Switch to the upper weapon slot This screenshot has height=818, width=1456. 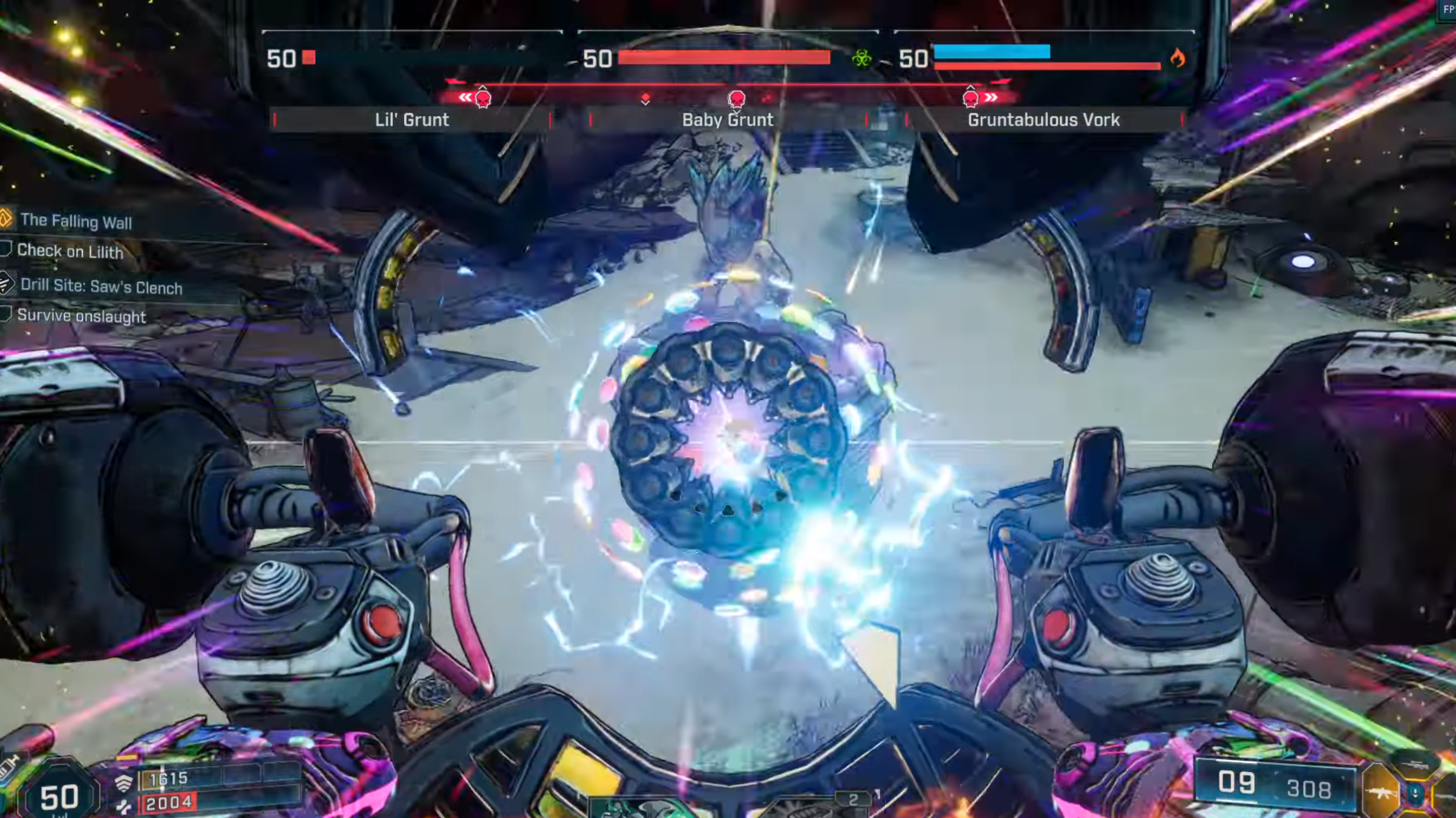(x=1415, y=765)
